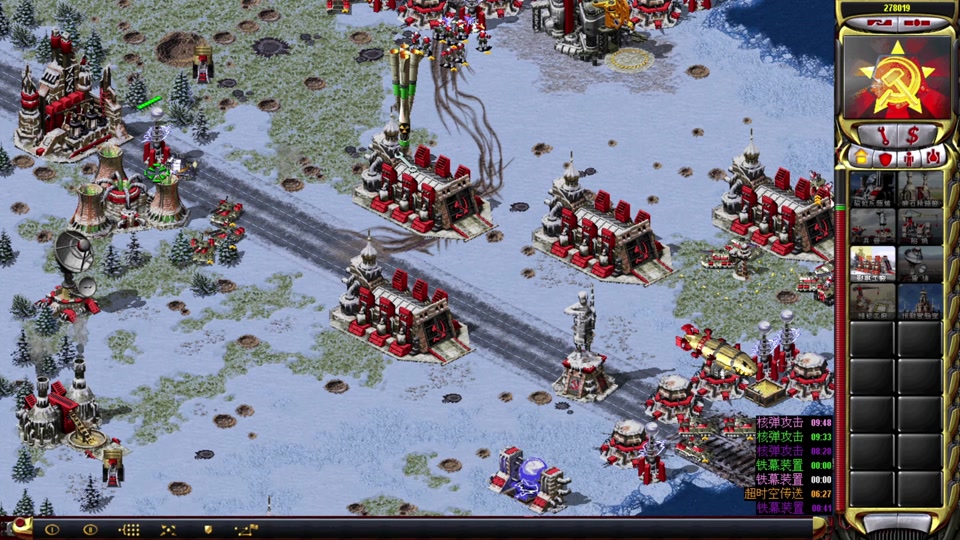Choose the Battle Lab build icon

(920, 301)
